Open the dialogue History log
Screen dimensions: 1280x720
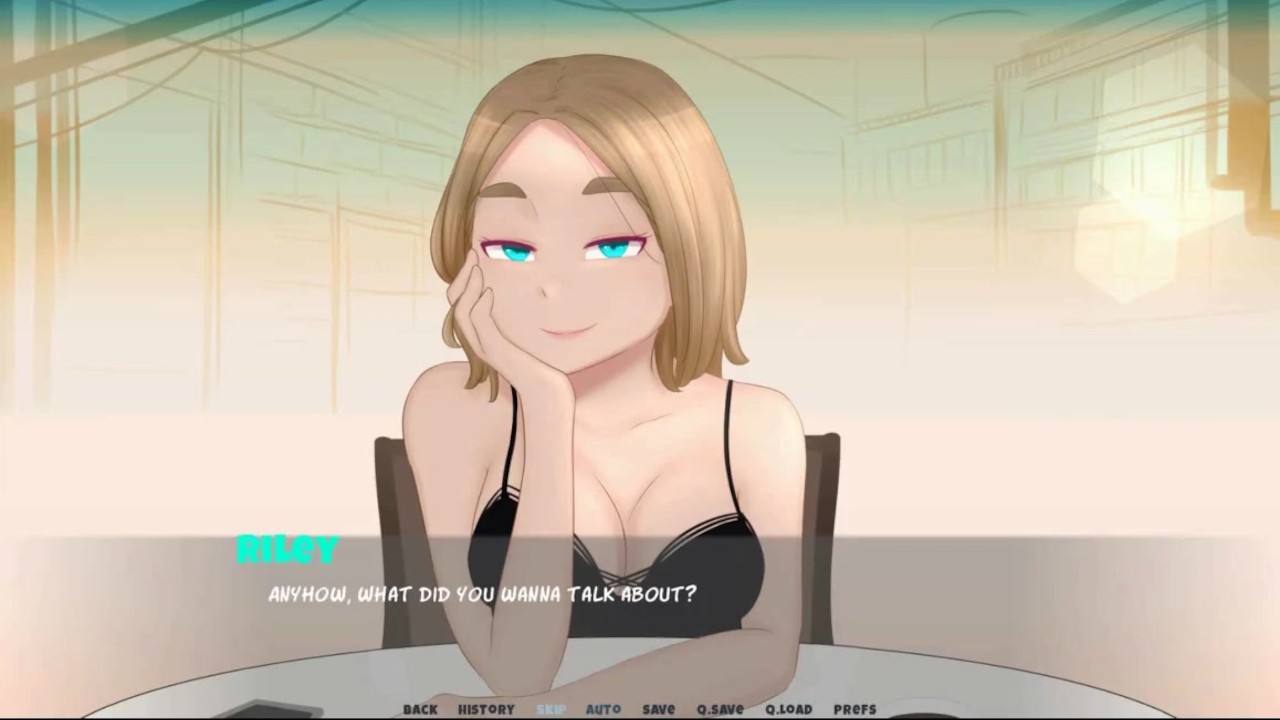click(486, 709)
